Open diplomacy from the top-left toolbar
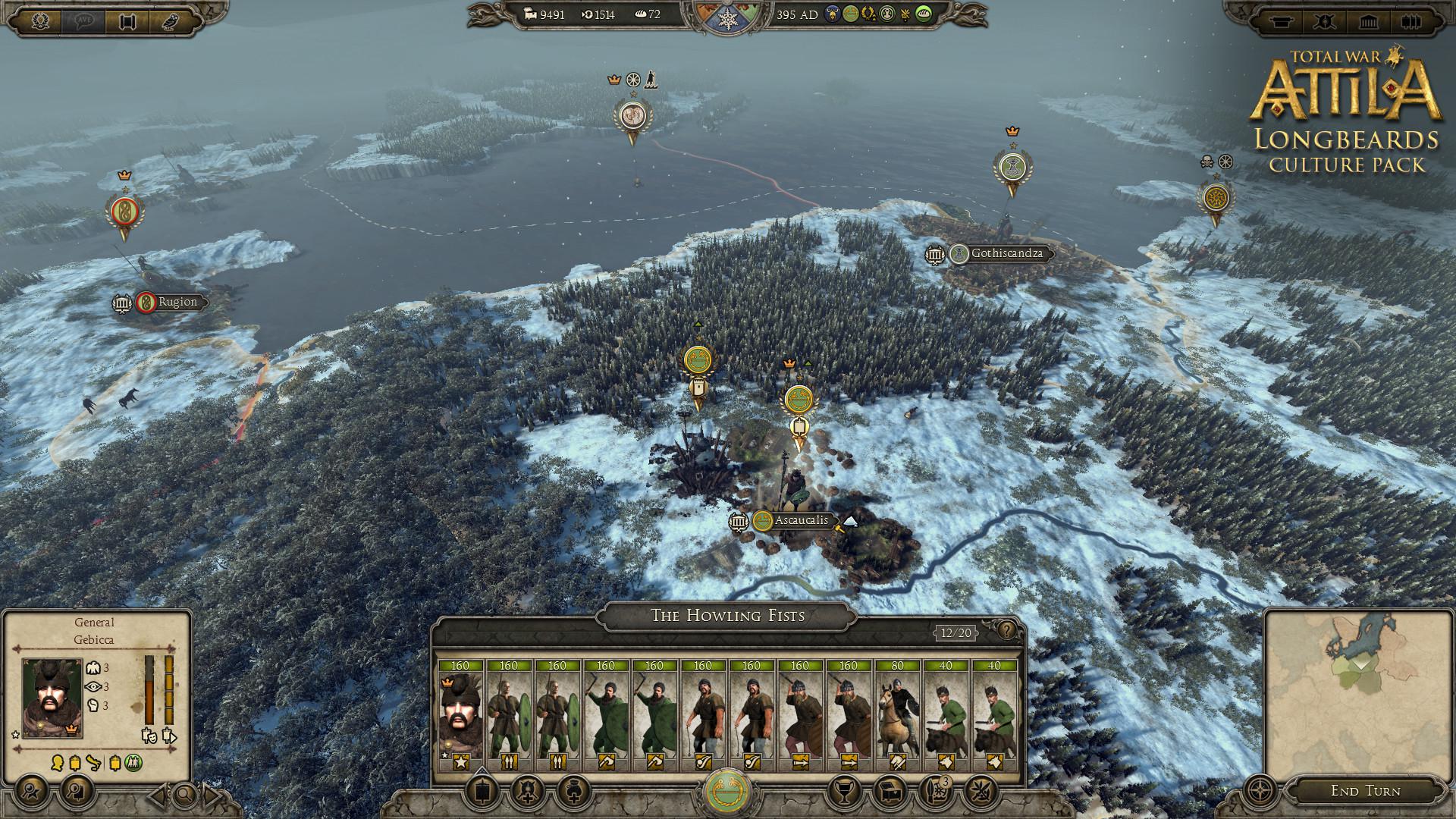This screenshot has height=819, width=1456. coord(127,20)
